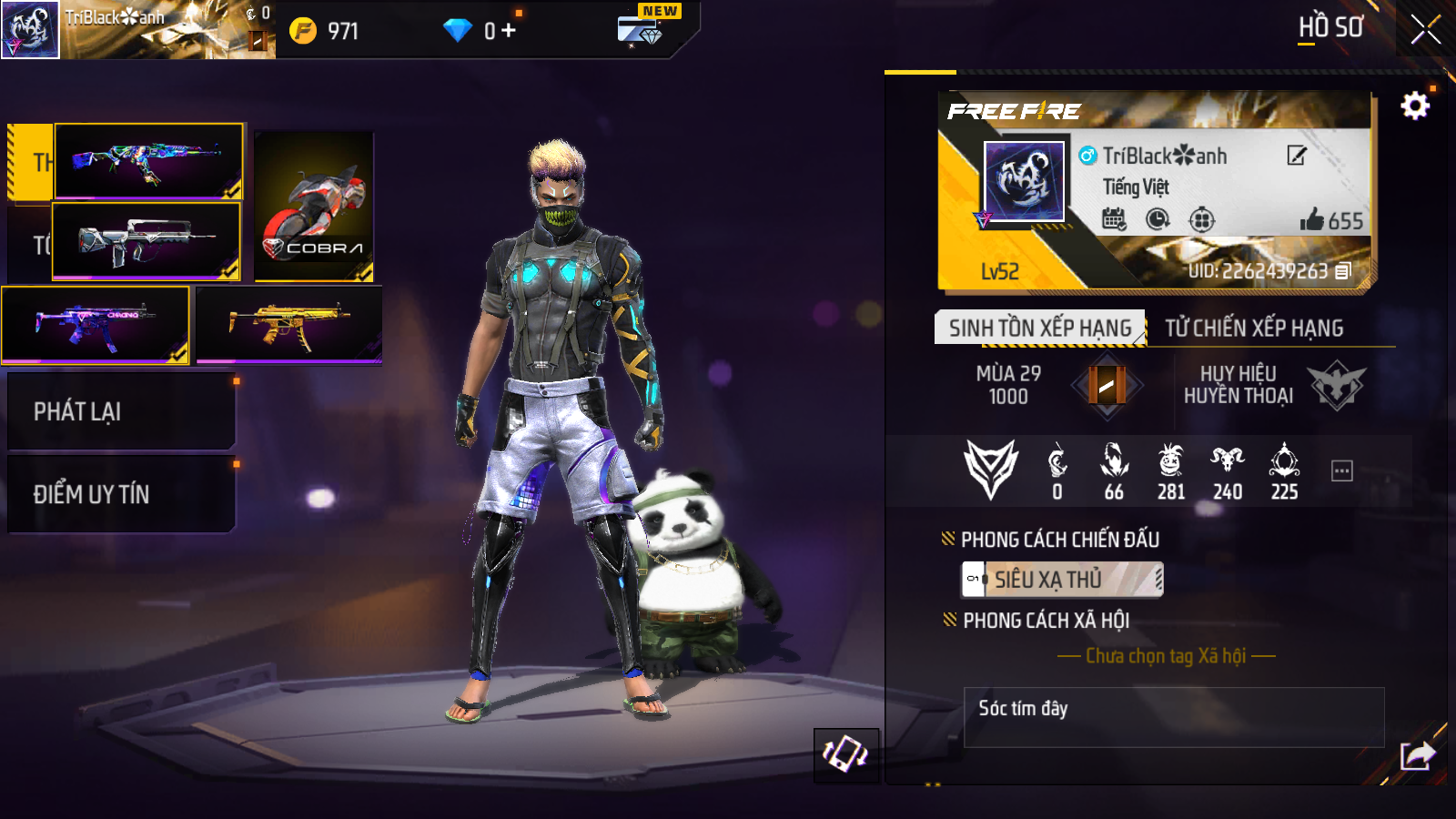Image resolution: width=1456 pixels, height=819 pixels.
Task: Open the Điểm Uy Tín menu
Action: pos(121,494)
